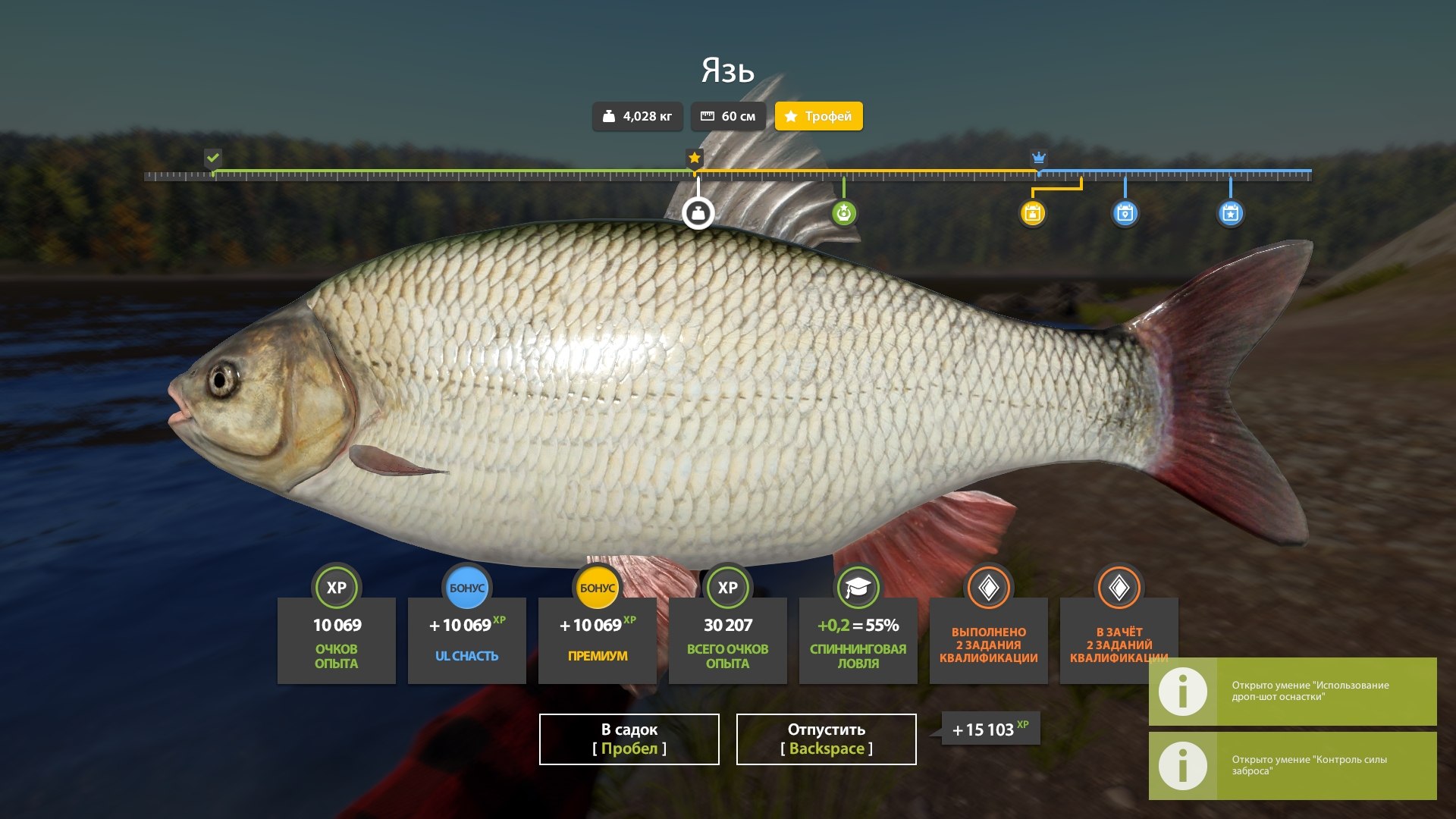Click the Спиннинговая ловля skill progress tile
Viewport: 1456px width, 819px height.
pyautogui.click(x=858, y=639)
